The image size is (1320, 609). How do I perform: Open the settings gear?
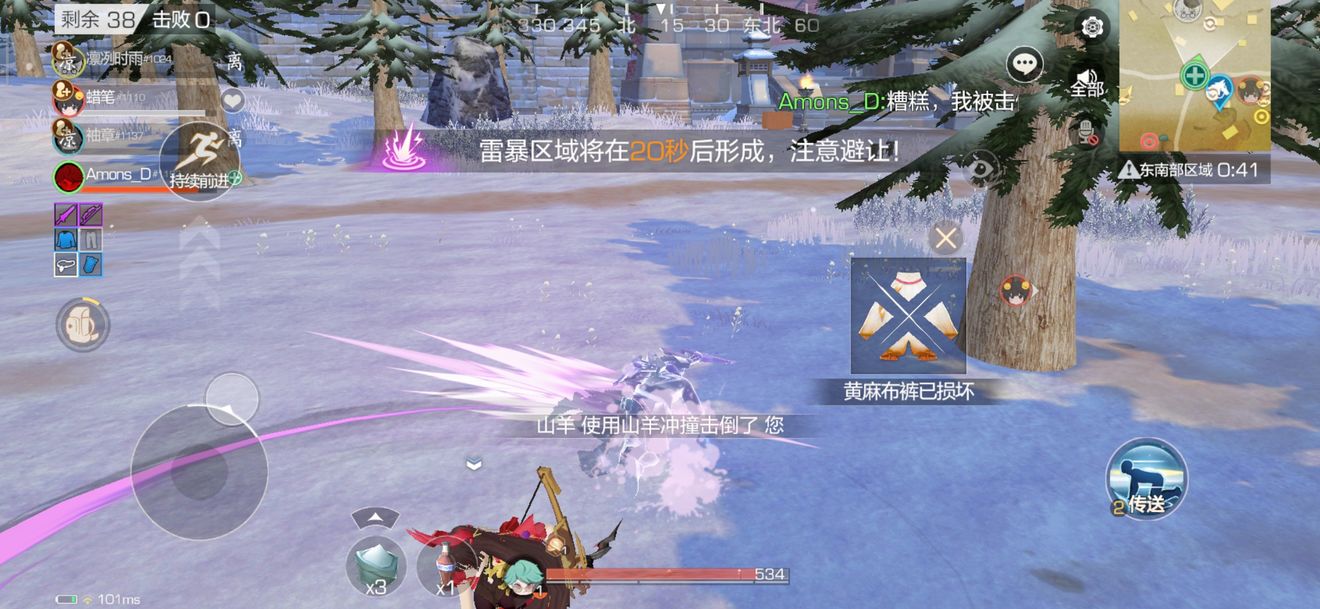tap(1092, 27)
